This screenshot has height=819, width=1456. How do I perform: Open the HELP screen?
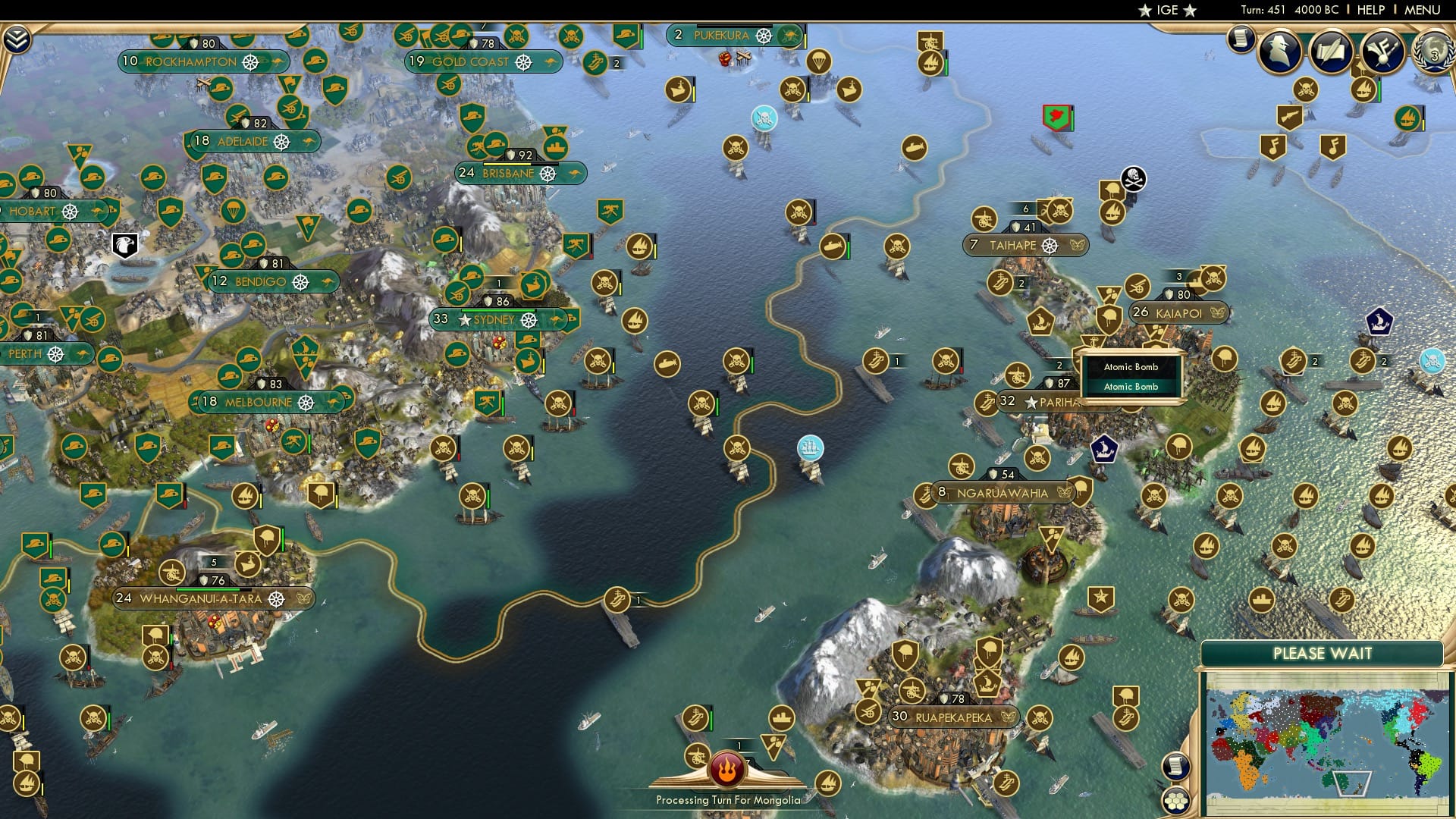1370,10
